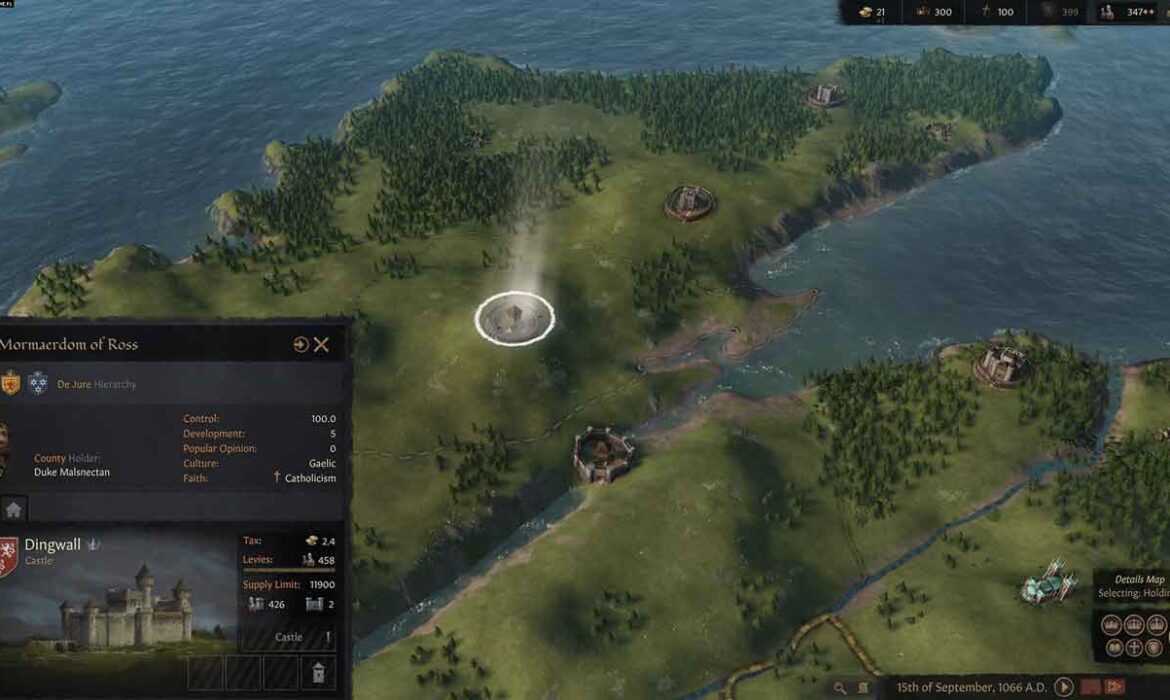Open the De Jure Hierarchy view
Viewport: 1170px width, 700px height.
[x=96, y=384]
